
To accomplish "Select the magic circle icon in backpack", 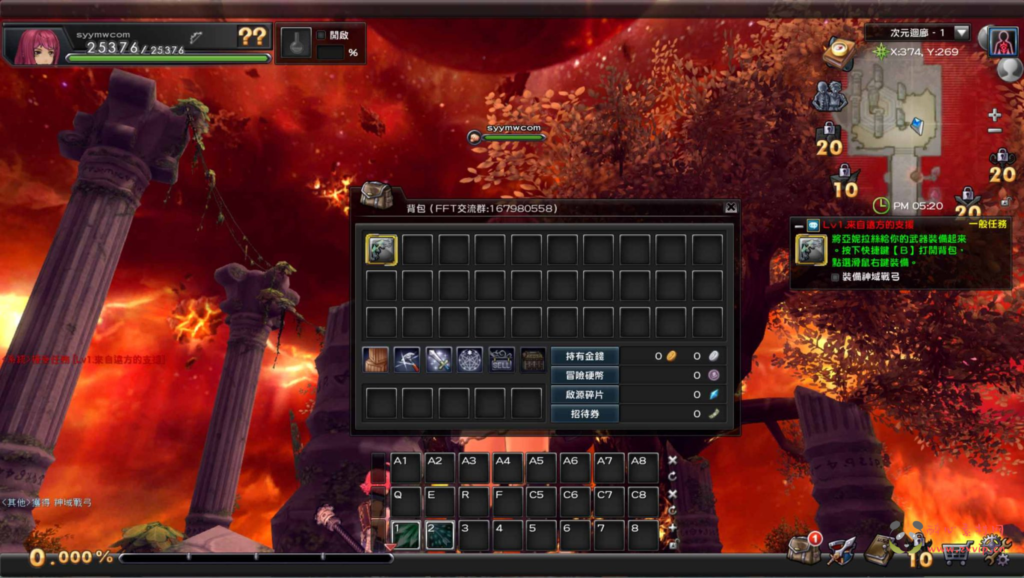I will pyautogui.click(x=470, y=360).
